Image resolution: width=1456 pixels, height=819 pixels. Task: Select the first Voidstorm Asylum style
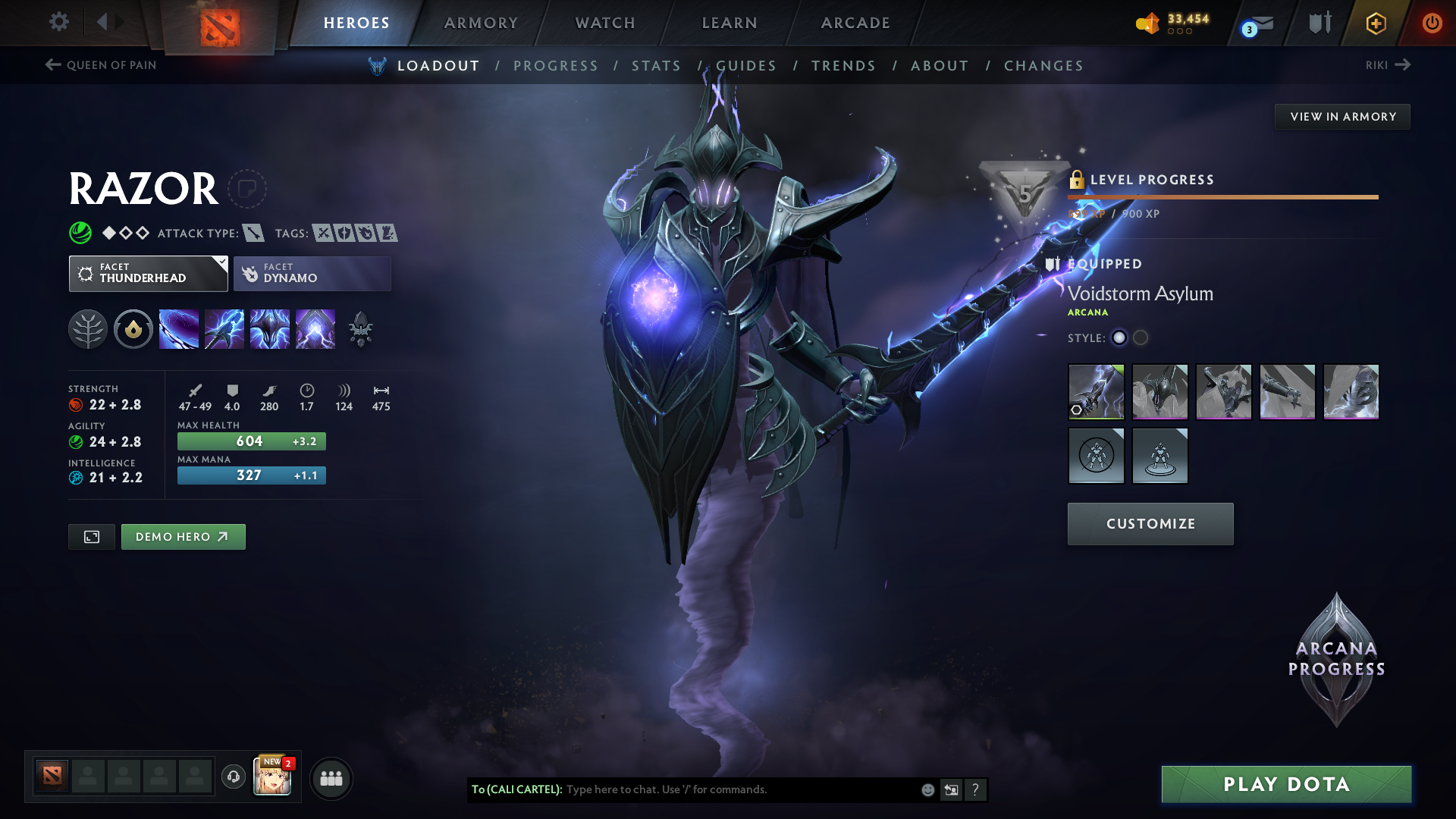[1119, 338]
